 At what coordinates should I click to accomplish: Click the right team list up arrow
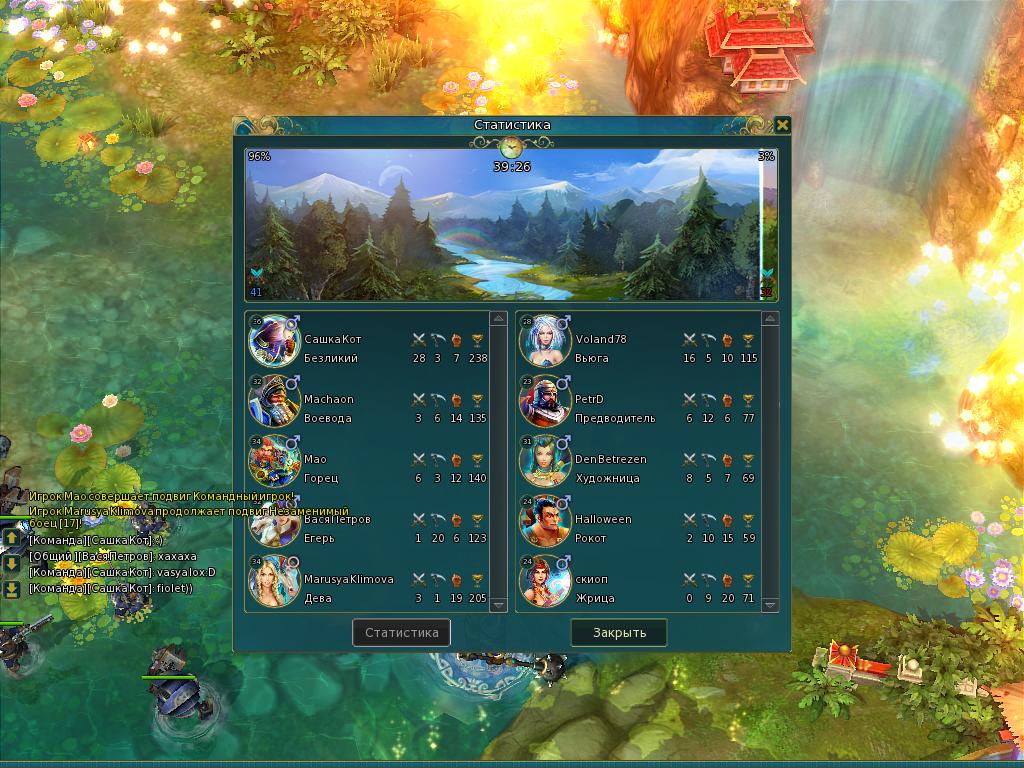click(x=770, y=319)
